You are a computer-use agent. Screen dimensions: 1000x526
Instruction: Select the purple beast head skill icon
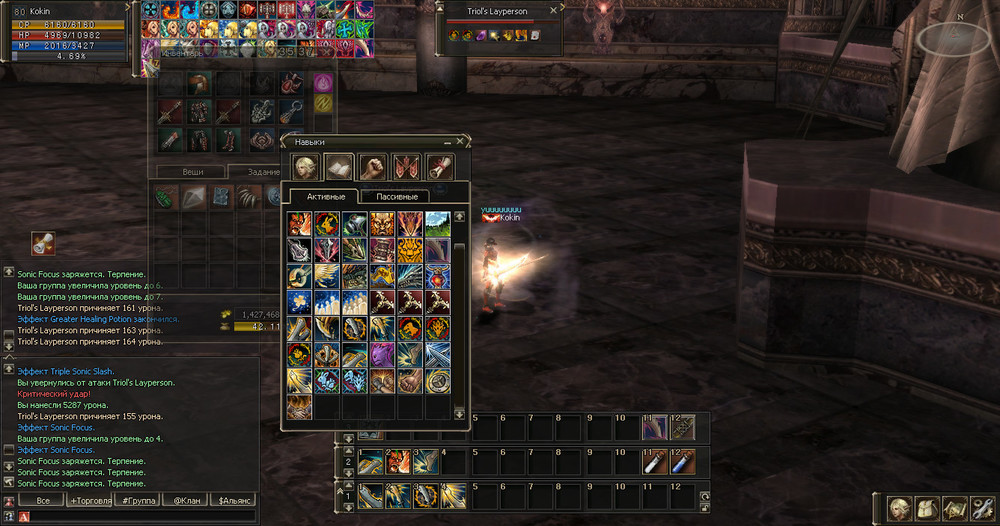pos(383,355)
